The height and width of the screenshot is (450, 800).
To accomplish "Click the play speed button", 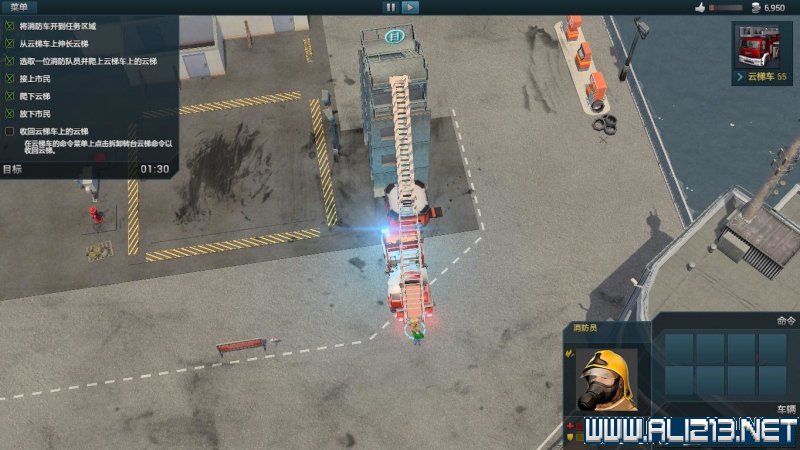I will pos(410,7).
